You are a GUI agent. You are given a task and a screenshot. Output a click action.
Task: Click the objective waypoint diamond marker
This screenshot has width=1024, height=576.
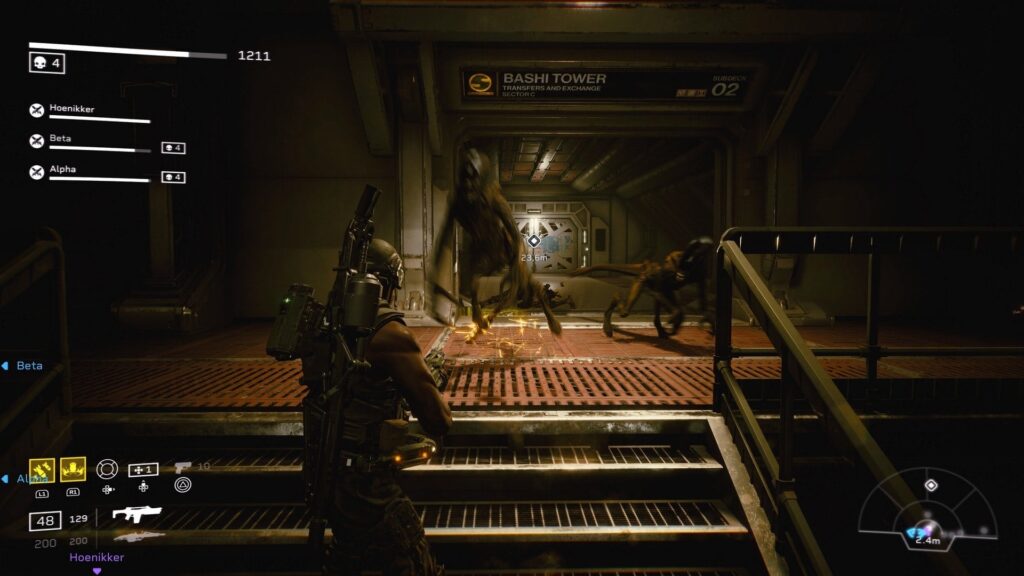(534, 241)
